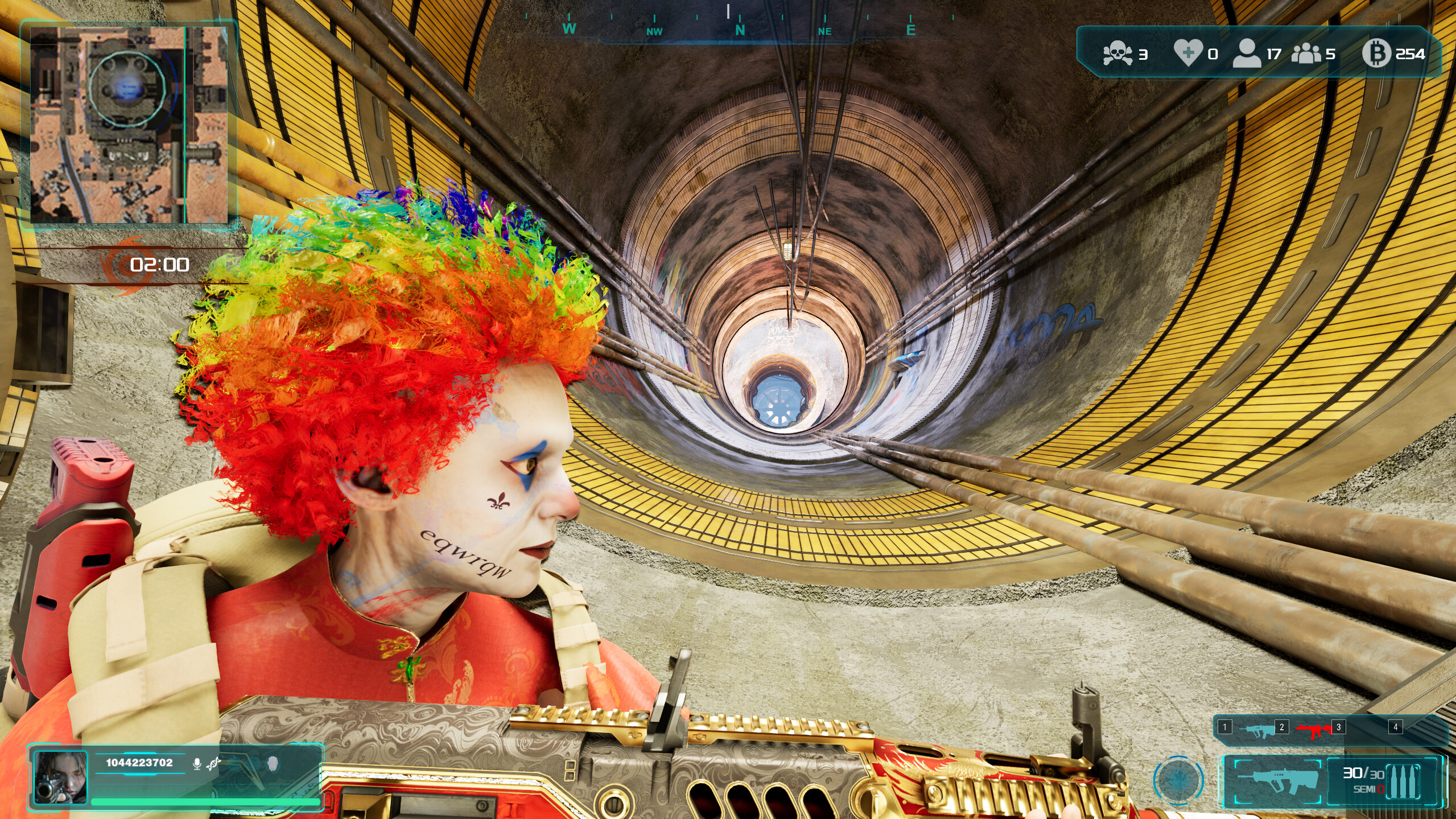The height and width of the screenshot is (819, 1456).
Task: Toggle the microphone next to player ID
Action: 197,764
